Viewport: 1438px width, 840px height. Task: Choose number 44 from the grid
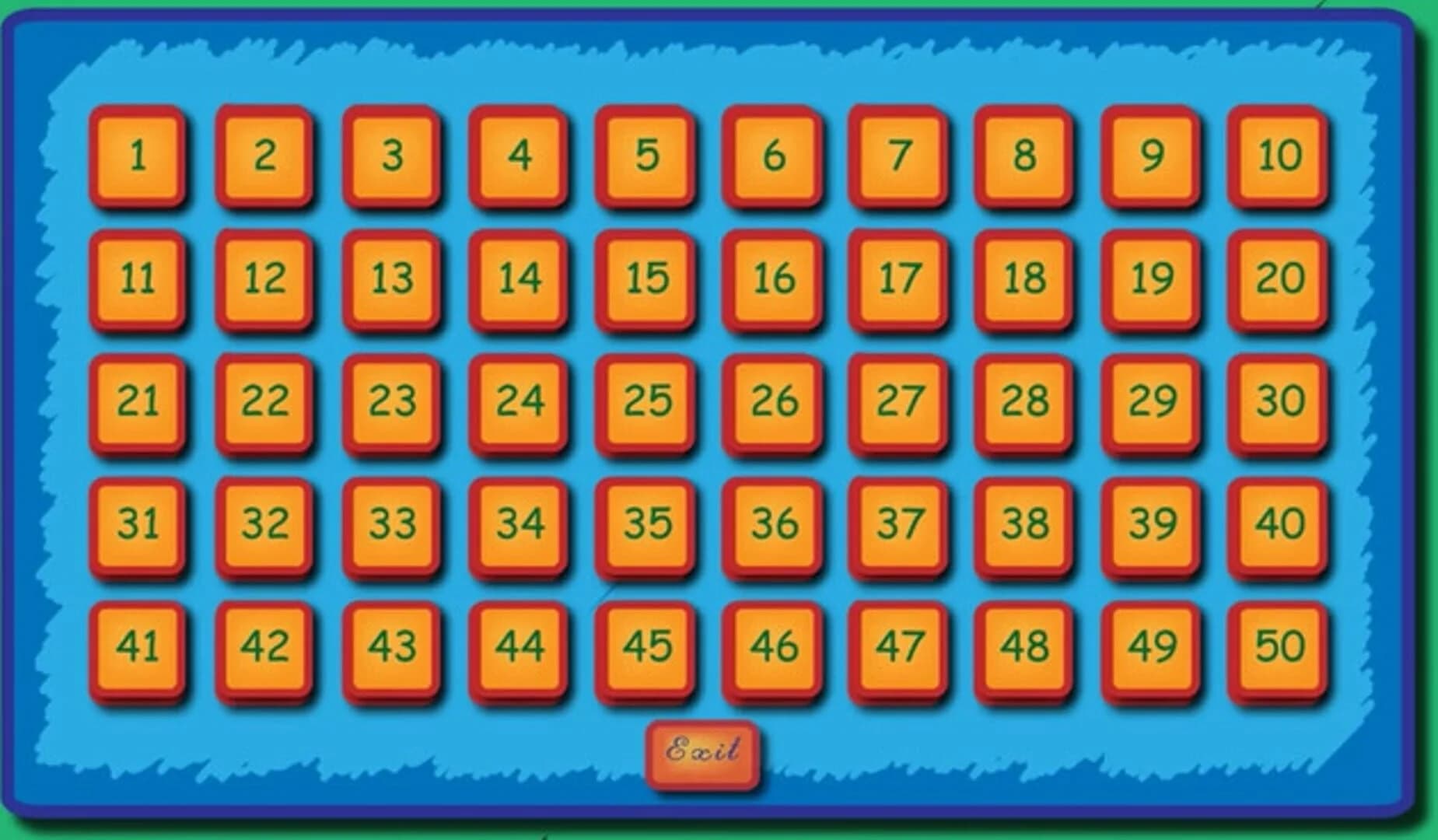(x=520, y=644)
